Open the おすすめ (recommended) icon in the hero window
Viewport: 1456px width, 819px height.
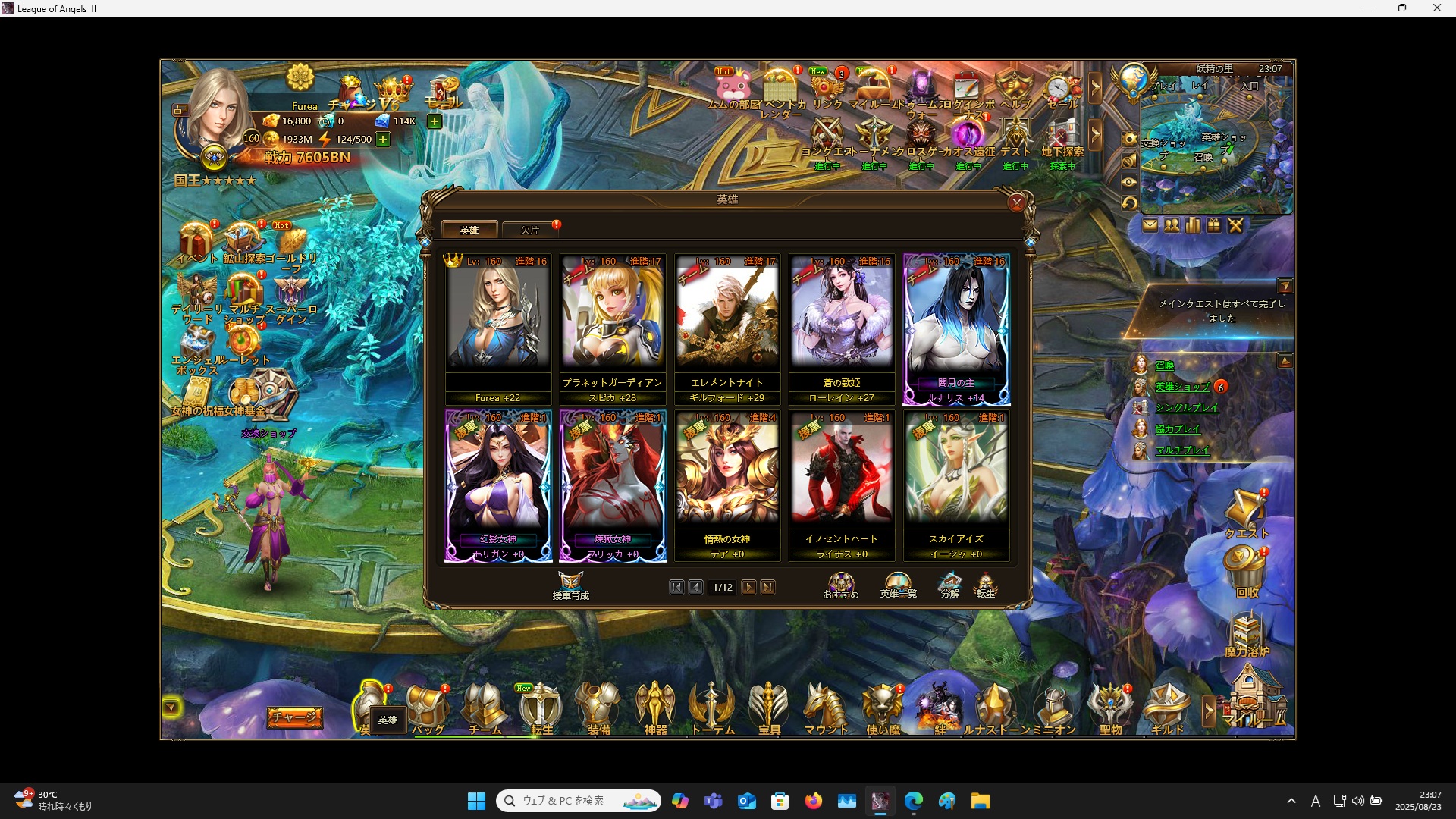(x=841, y=584)
